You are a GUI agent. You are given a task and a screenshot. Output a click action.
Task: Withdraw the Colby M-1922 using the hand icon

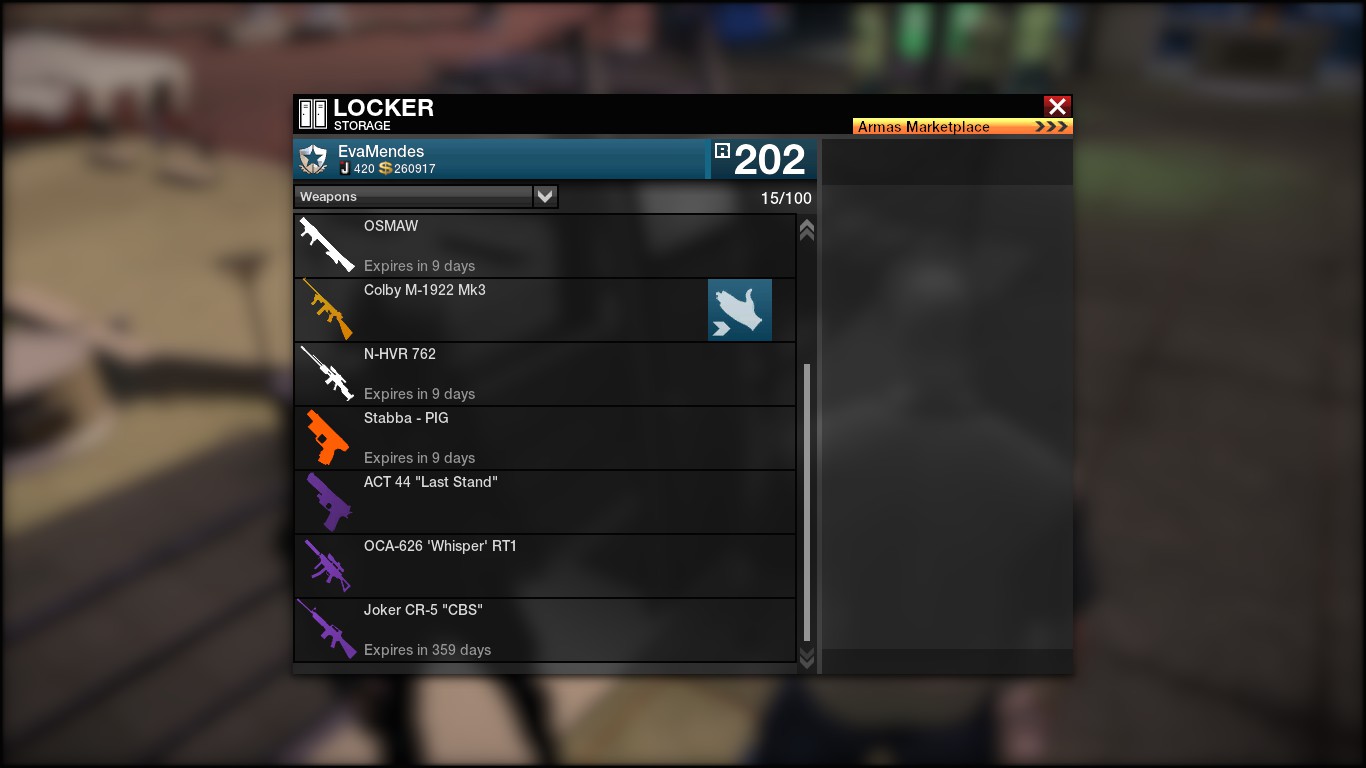click(x=740, y=310)
